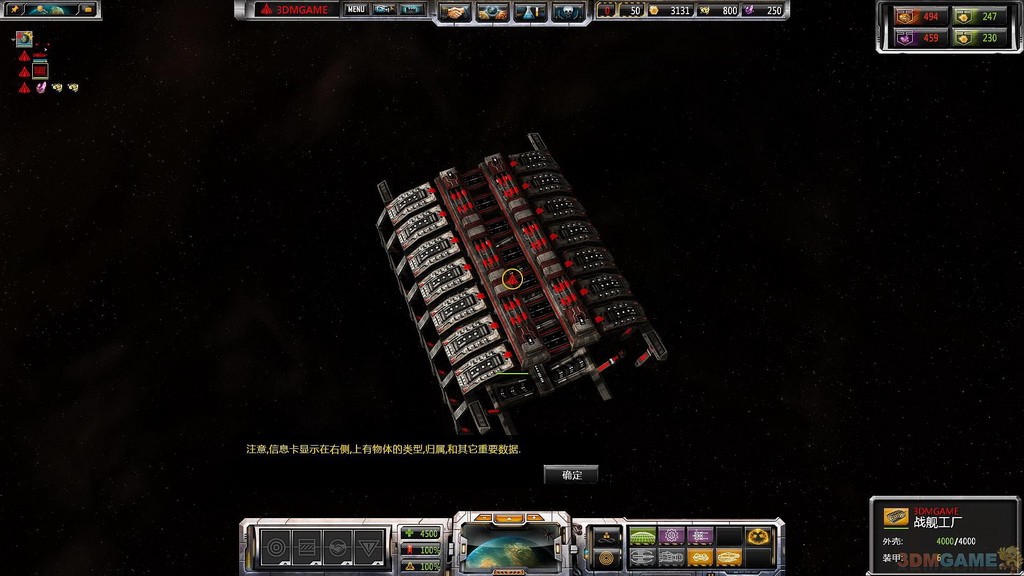Select the selected factory crosshair marker
This screenshot has width=1024, height=576.
[514, 278]
